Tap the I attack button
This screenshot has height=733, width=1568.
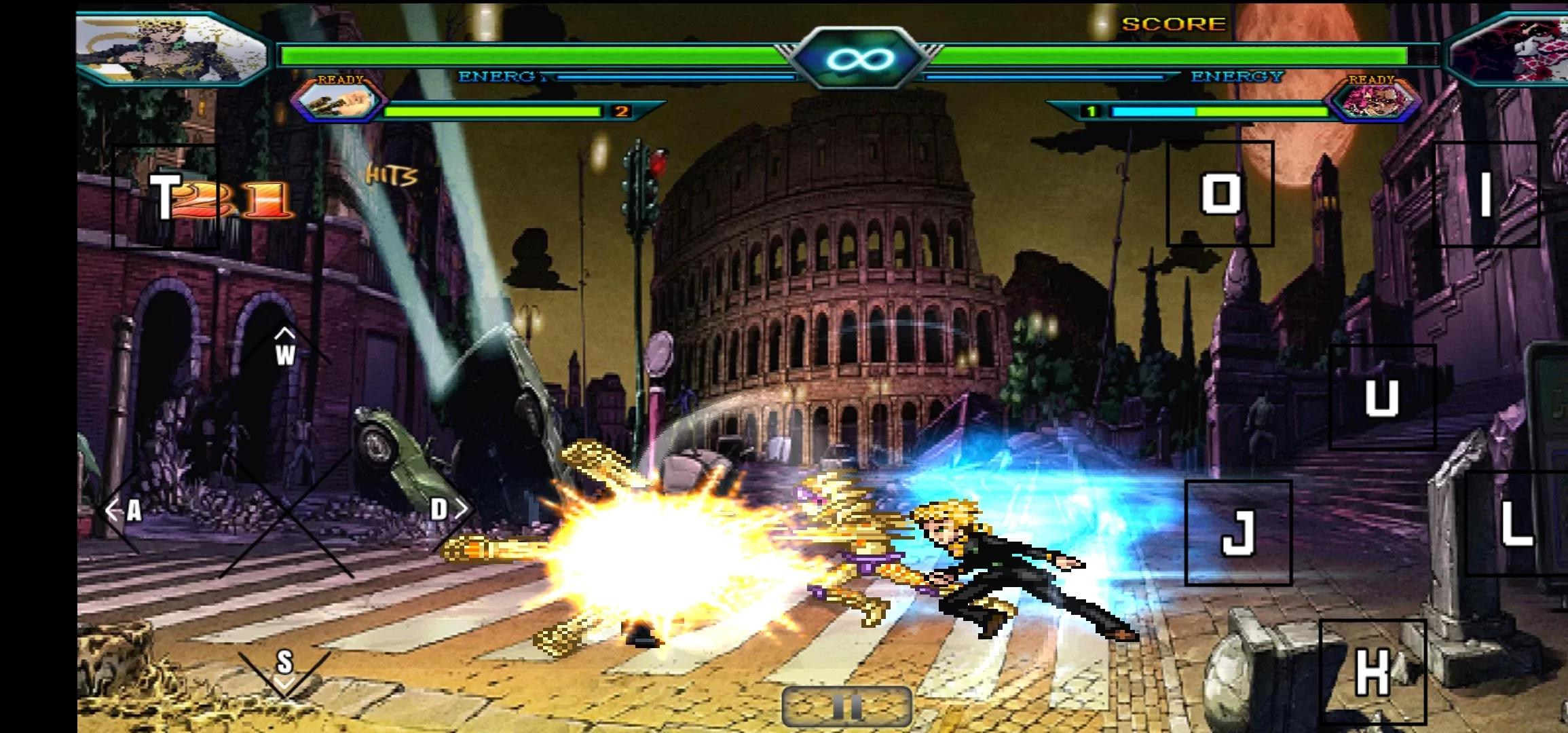coord(1485,194)
